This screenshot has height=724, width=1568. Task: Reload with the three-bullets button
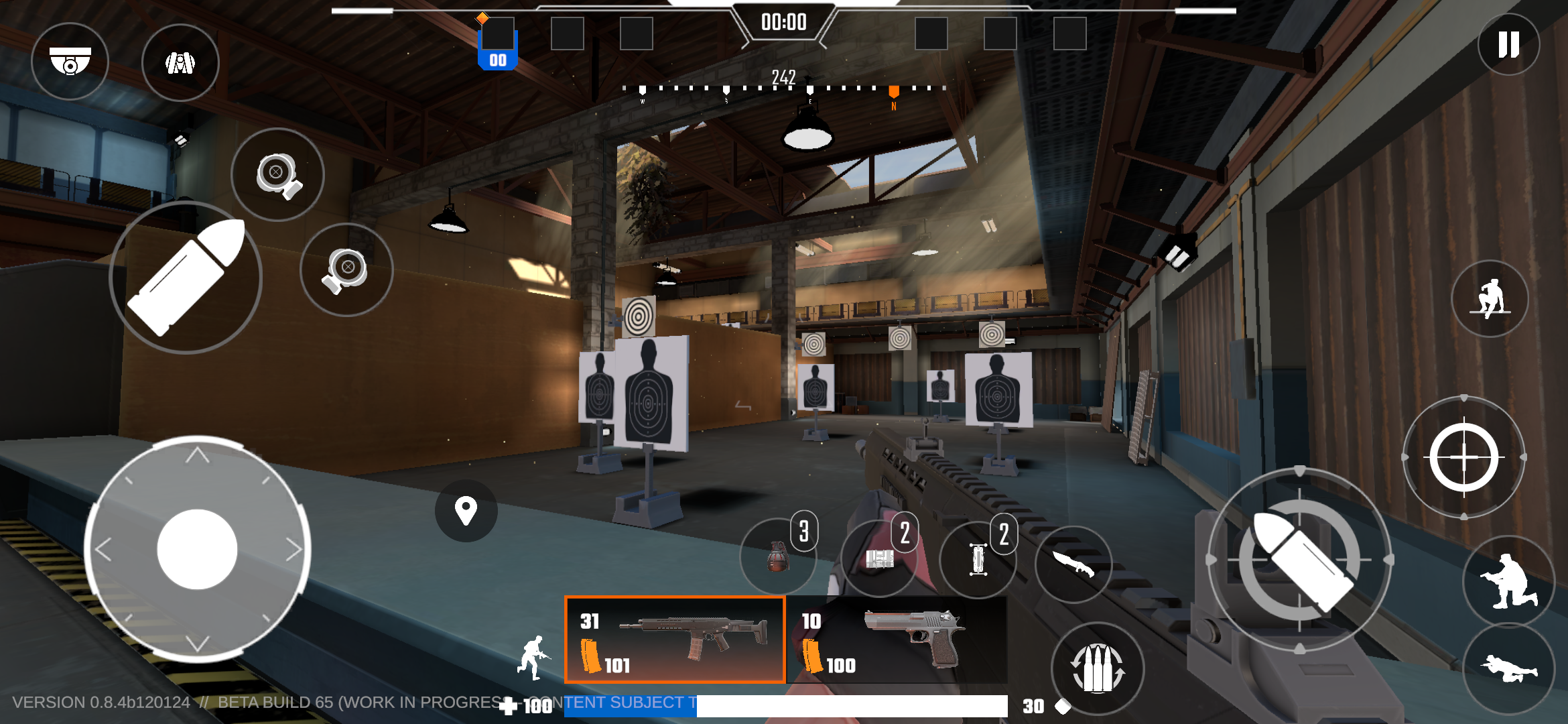(1098, 668)
